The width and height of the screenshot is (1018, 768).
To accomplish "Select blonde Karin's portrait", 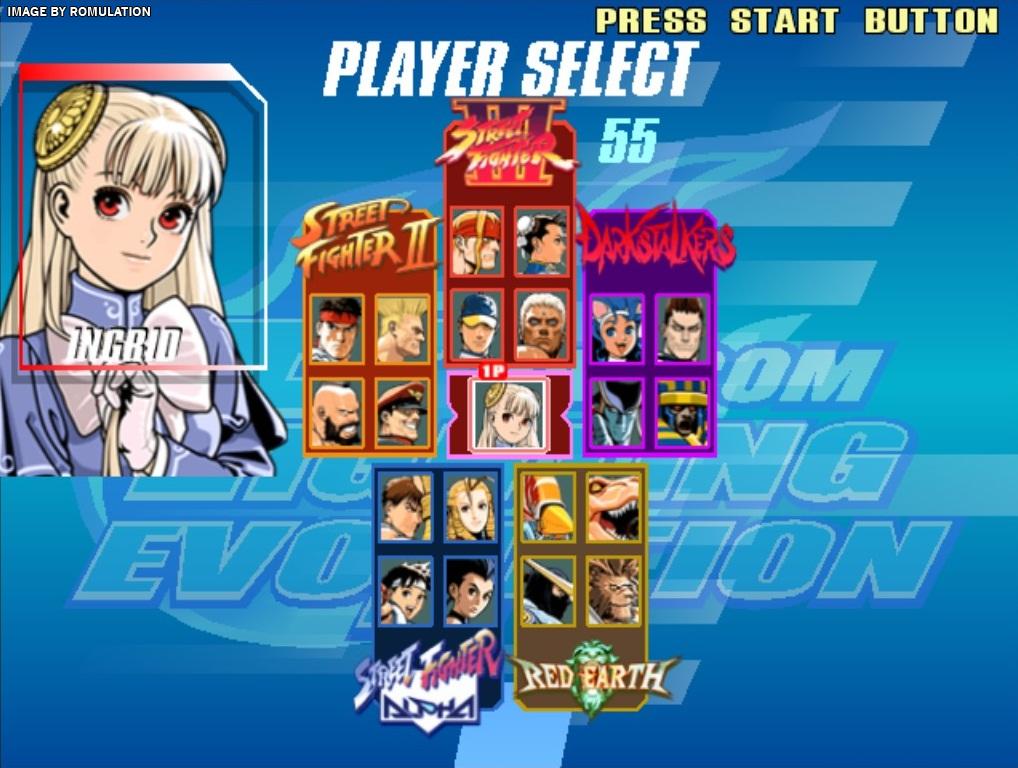I will (x=470, y=507).
